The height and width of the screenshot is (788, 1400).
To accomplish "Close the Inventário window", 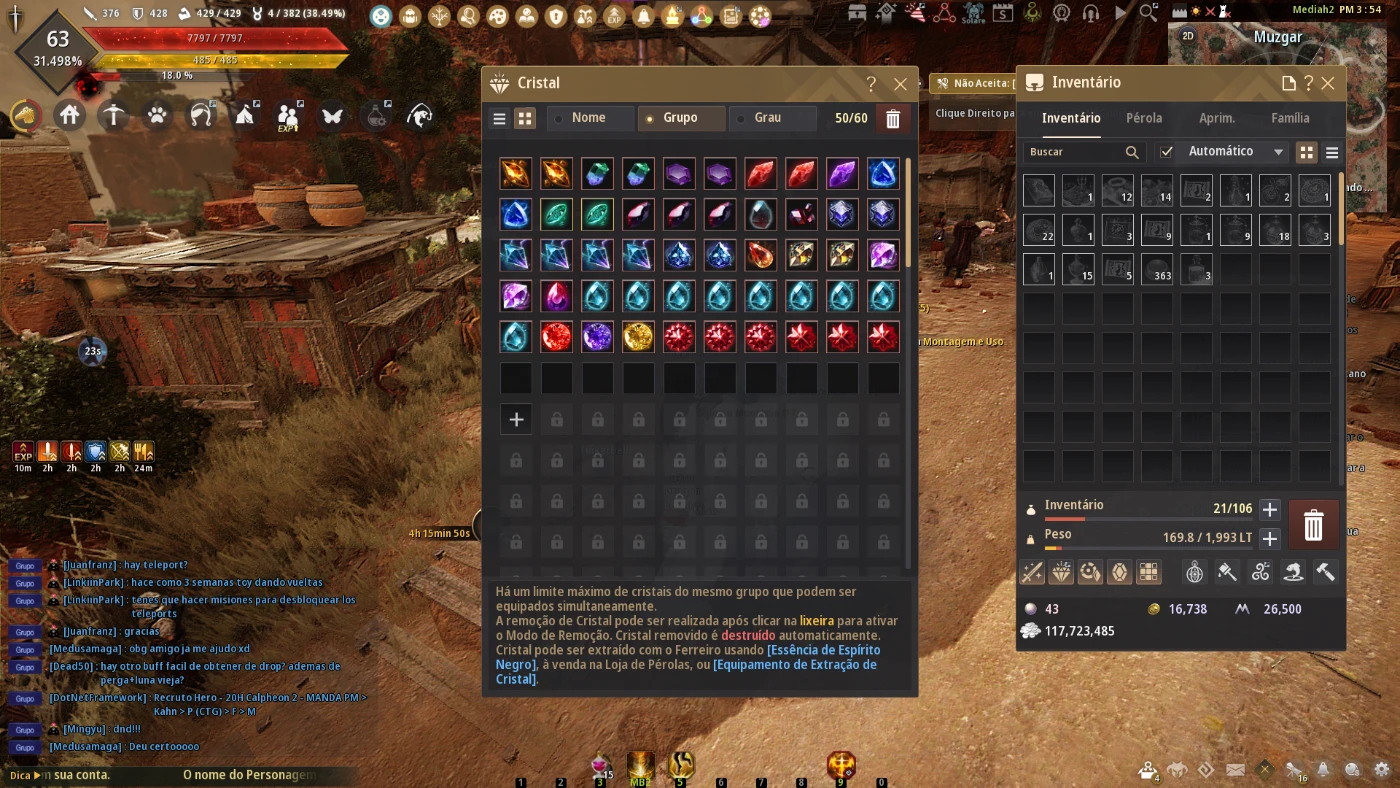I will pyautogui.click(x=1328, y=83).
